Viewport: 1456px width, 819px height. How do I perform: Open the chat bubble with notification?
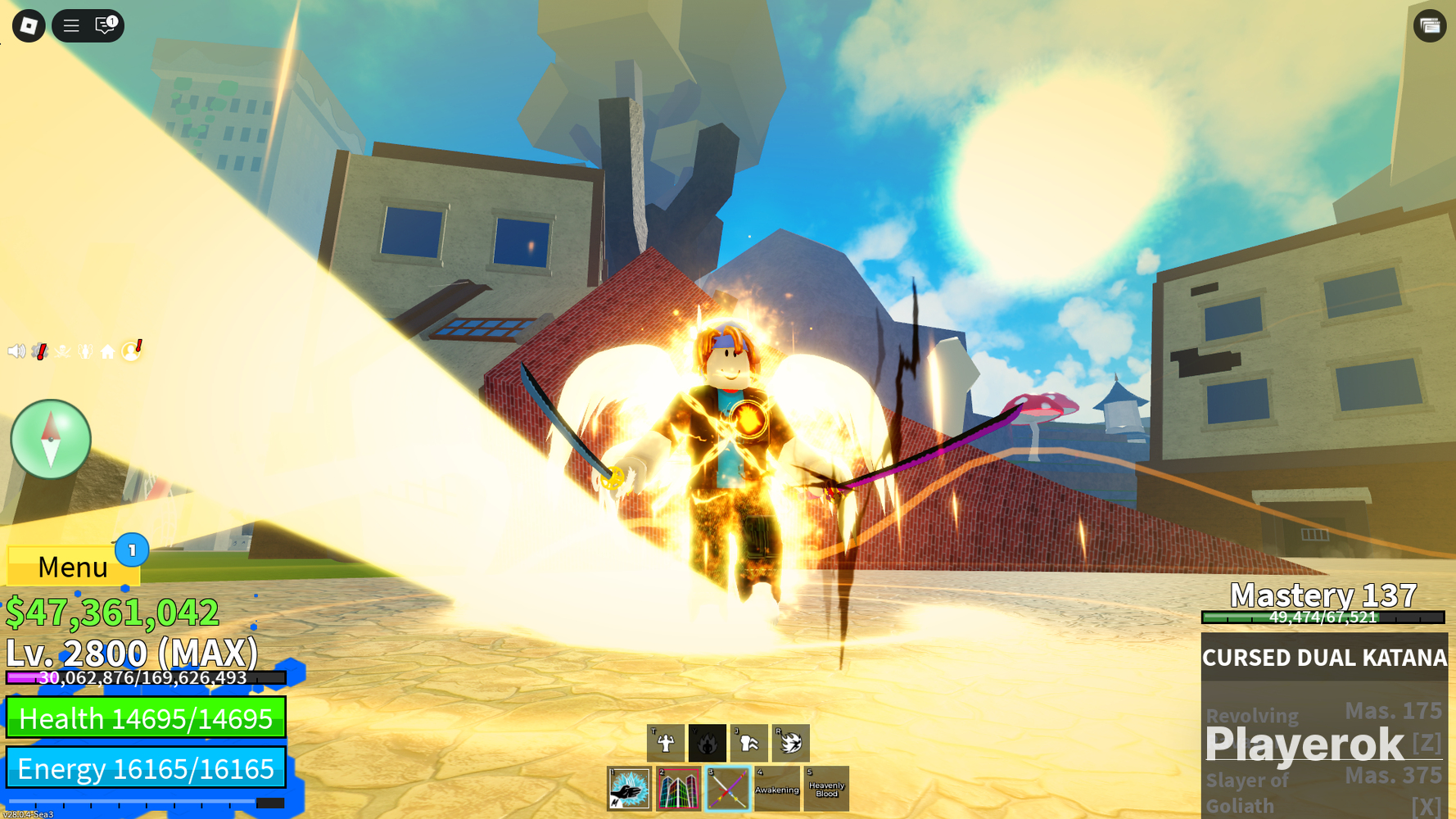coord(106,25)
